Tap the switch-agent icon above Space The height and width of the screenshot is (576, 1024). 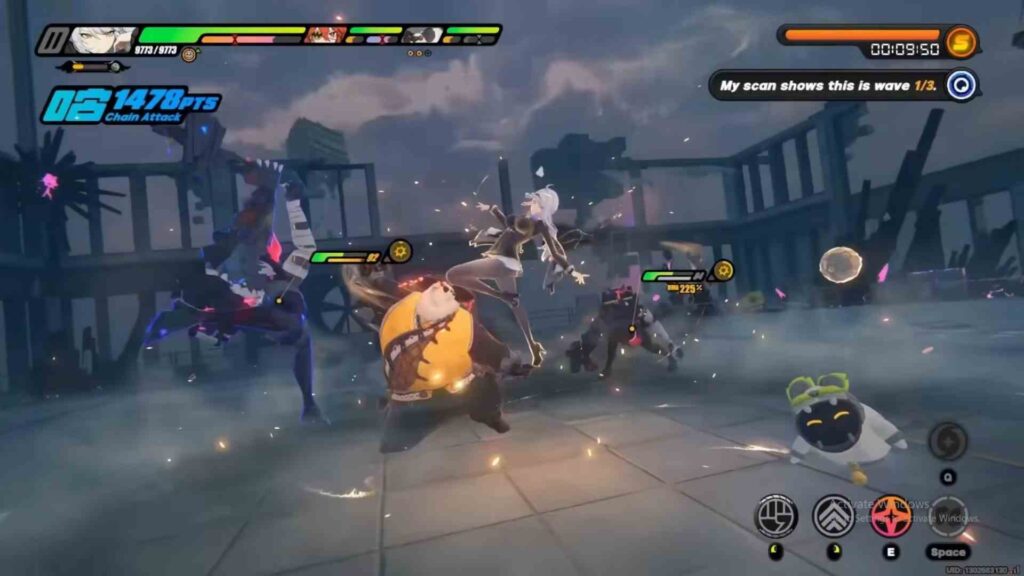[946, 515]
